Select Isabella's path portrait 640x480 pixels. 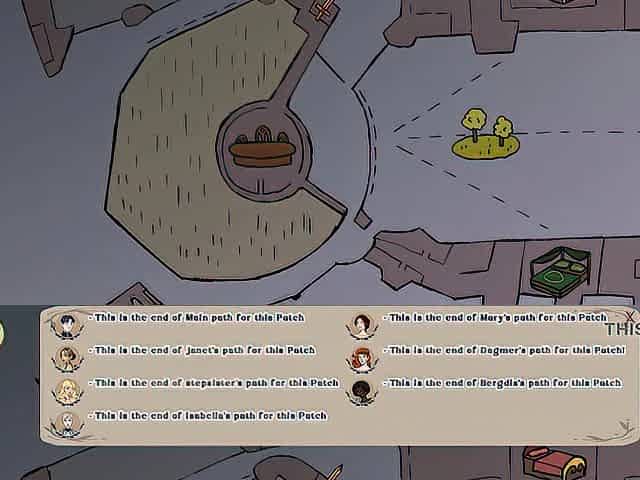[67, 422]
